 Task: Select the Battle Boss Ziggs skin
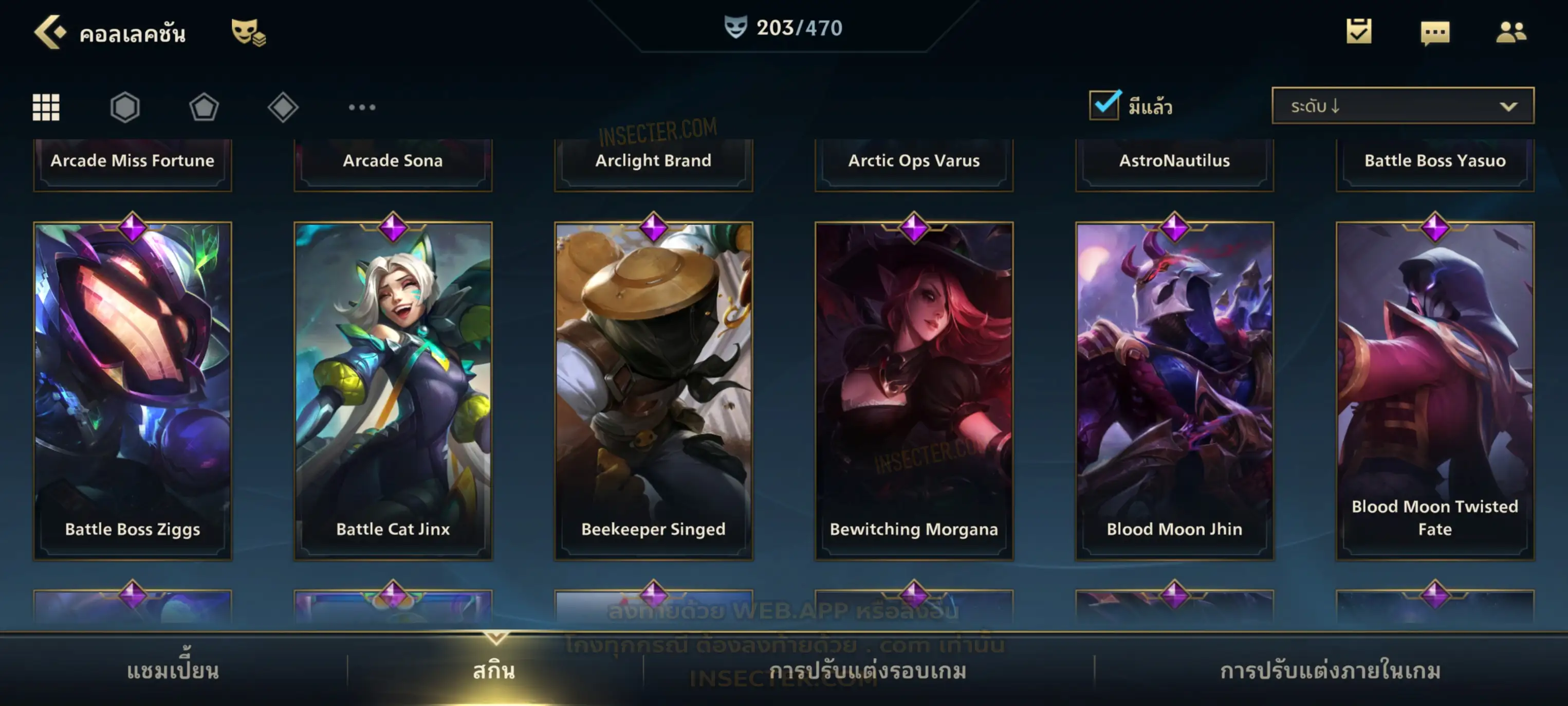tap(133, 390)
